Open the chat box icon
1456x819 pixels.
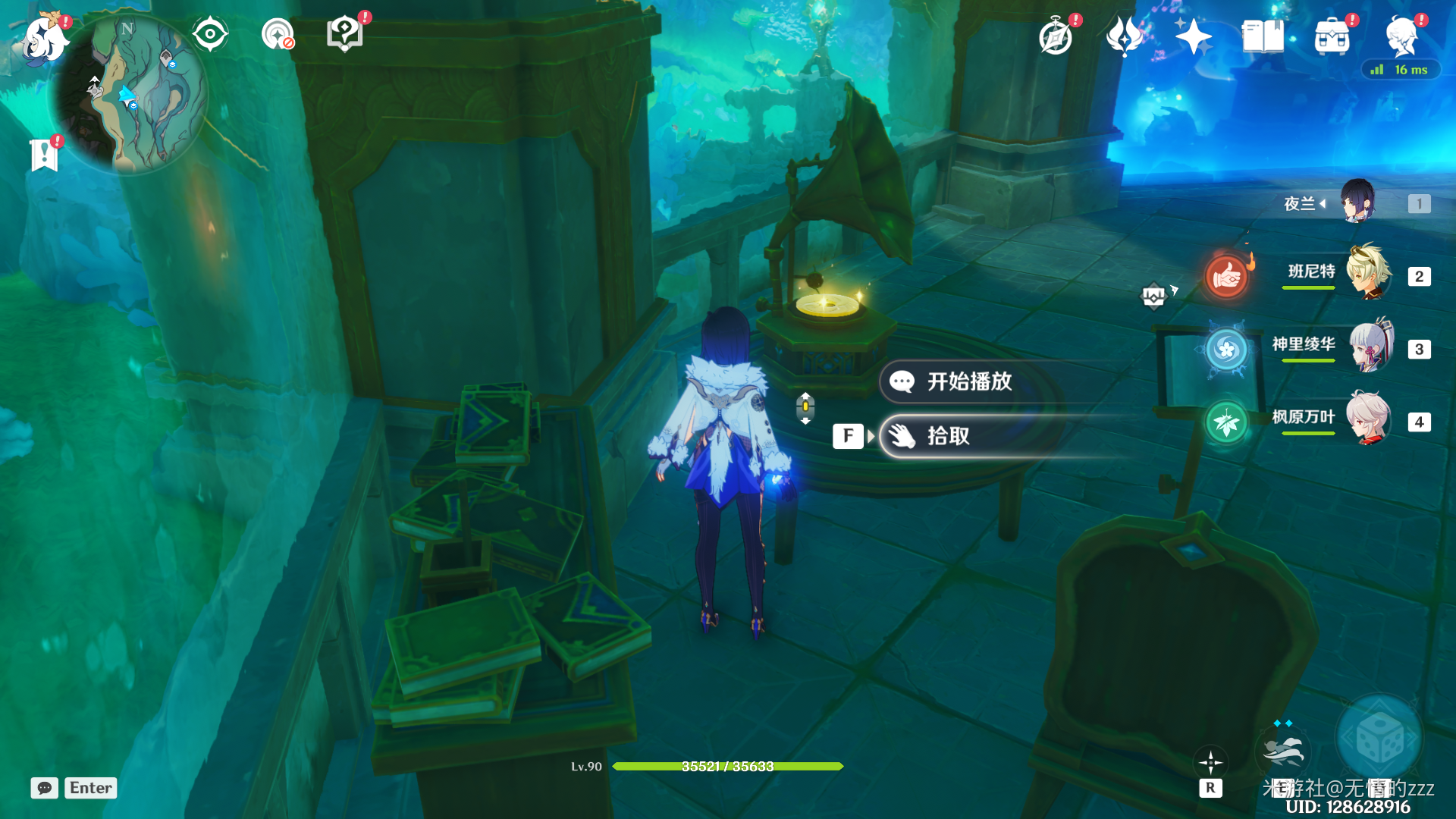click(45, 788)
